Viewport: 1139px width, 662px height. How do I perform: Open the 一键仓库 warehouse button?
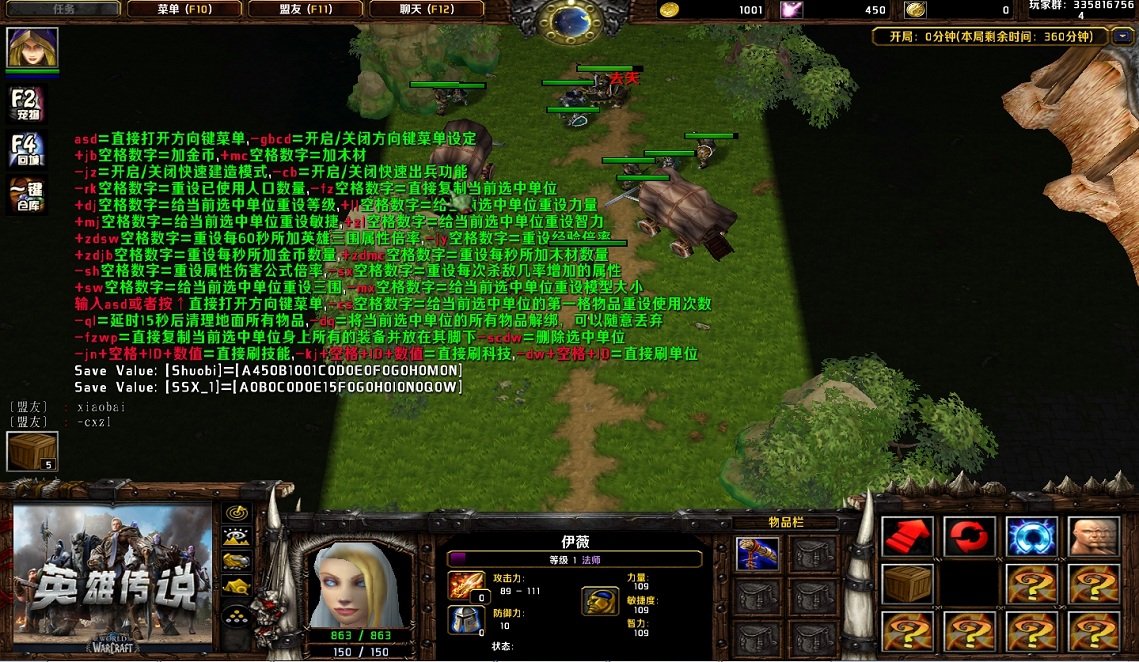tap(26, 193)
